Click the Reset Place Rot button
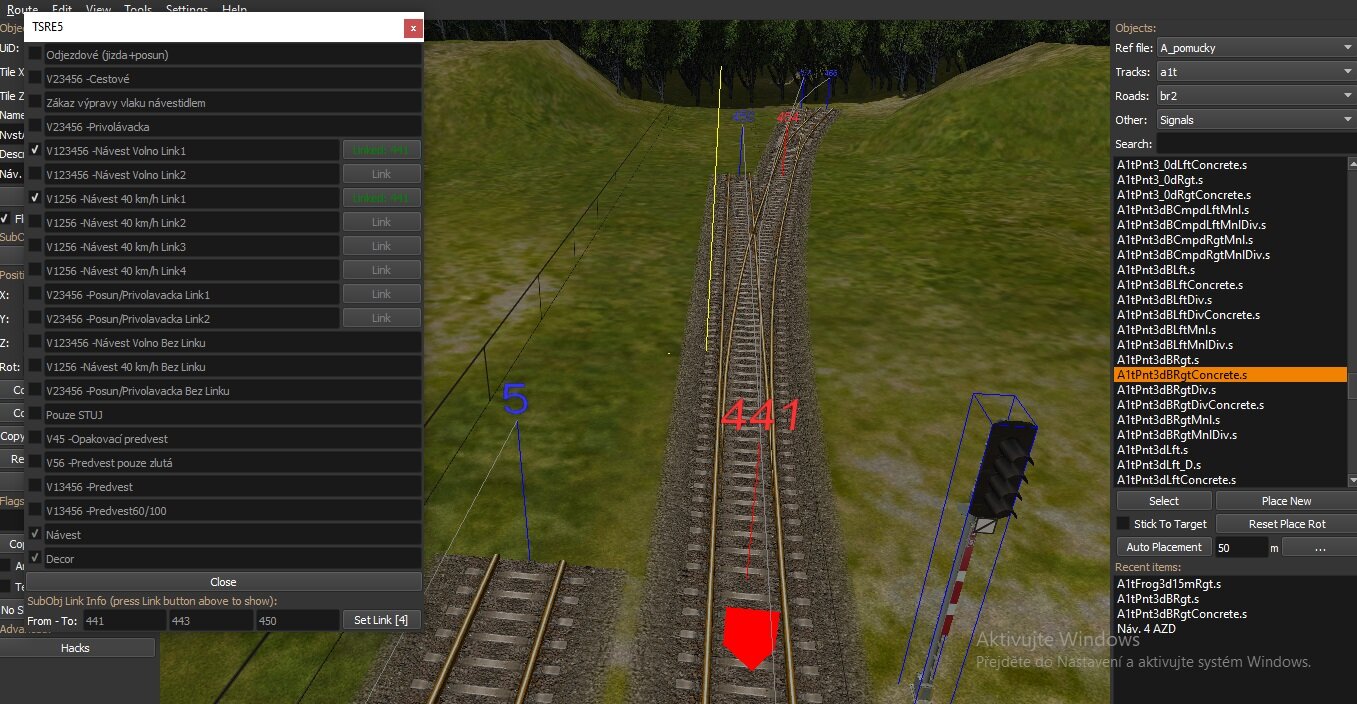The width and height of the screenshot is (1357, 704). 1285,524
